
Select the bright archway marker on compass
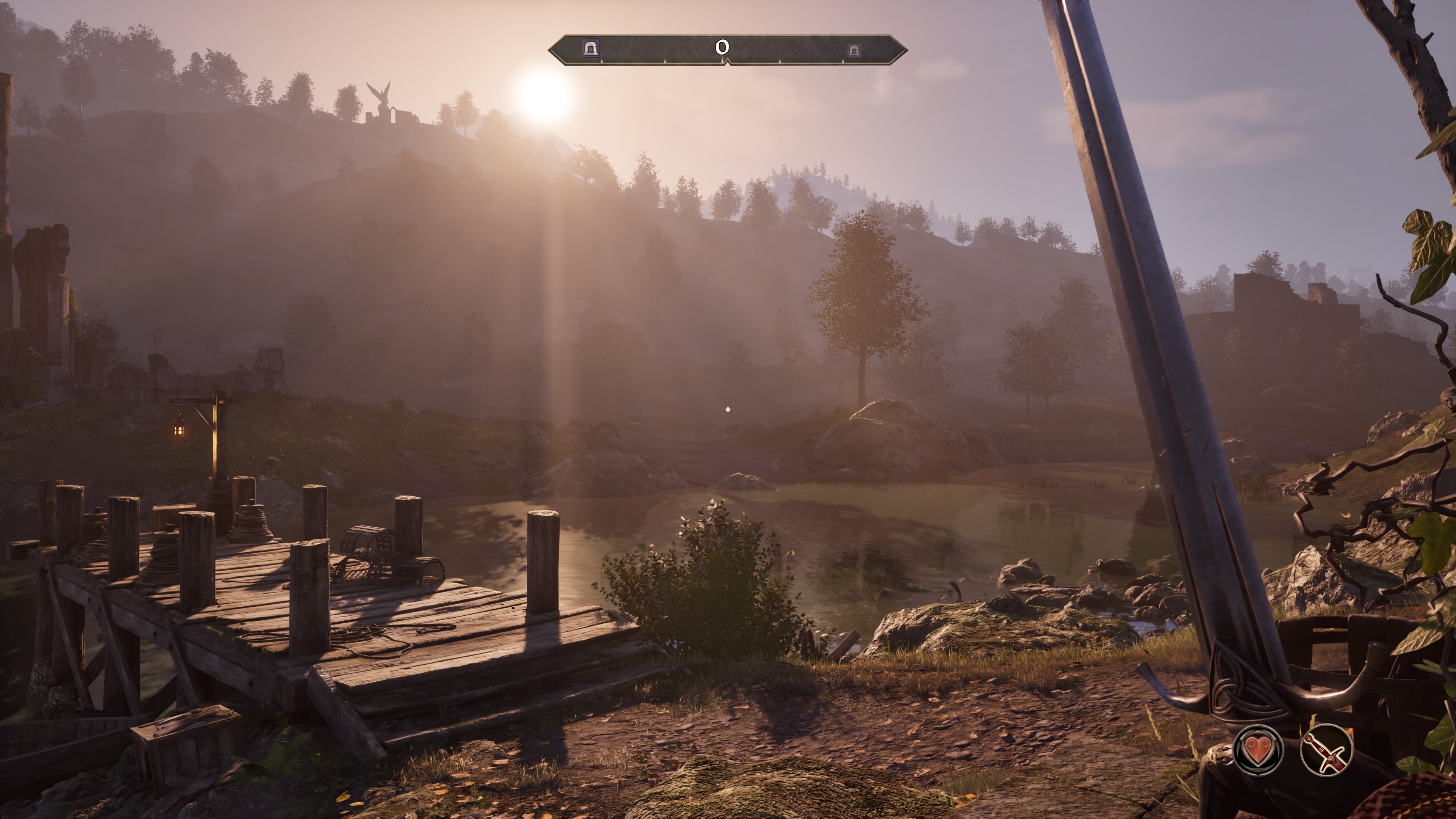pyautogui.click(x=591, y=49)
